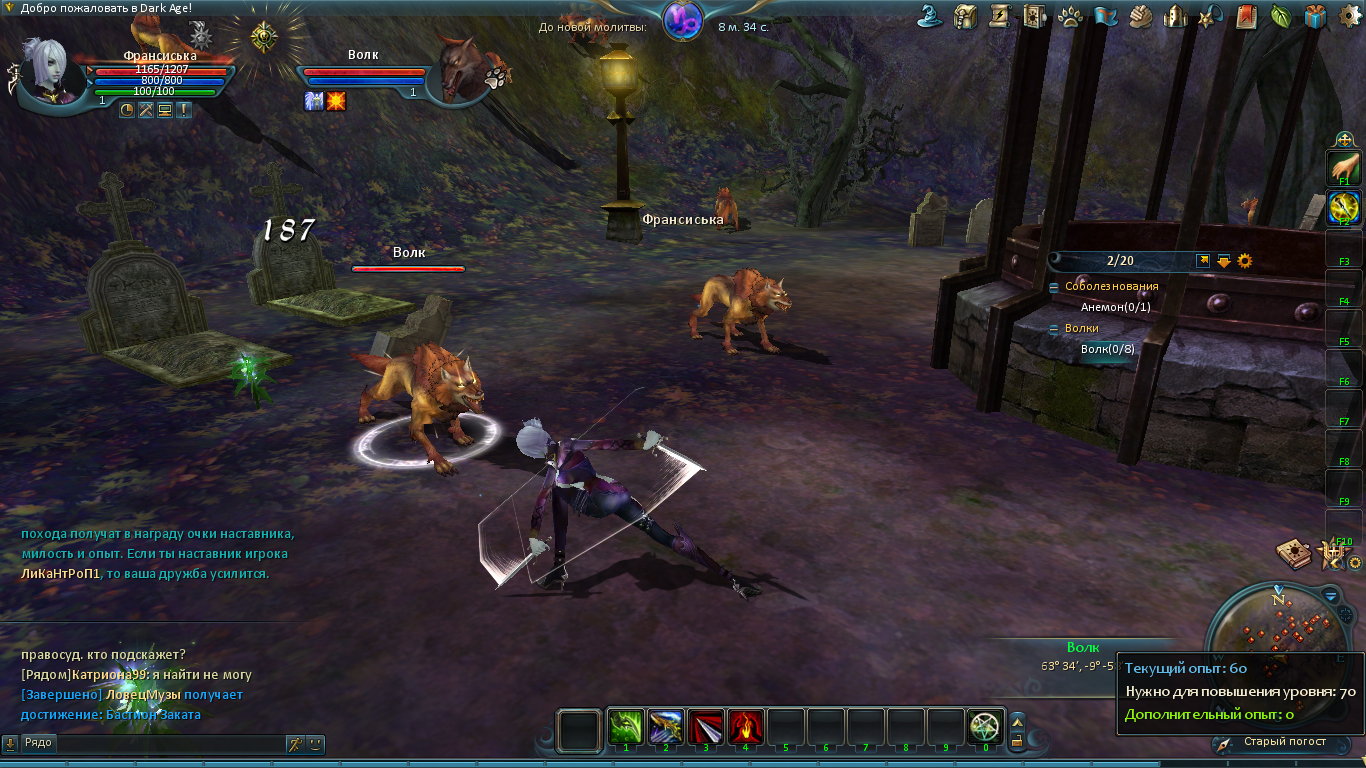Collapse the Соболезнования quest entry
This screenshot has height=768, width=1366.
[x=1054, y=287]
